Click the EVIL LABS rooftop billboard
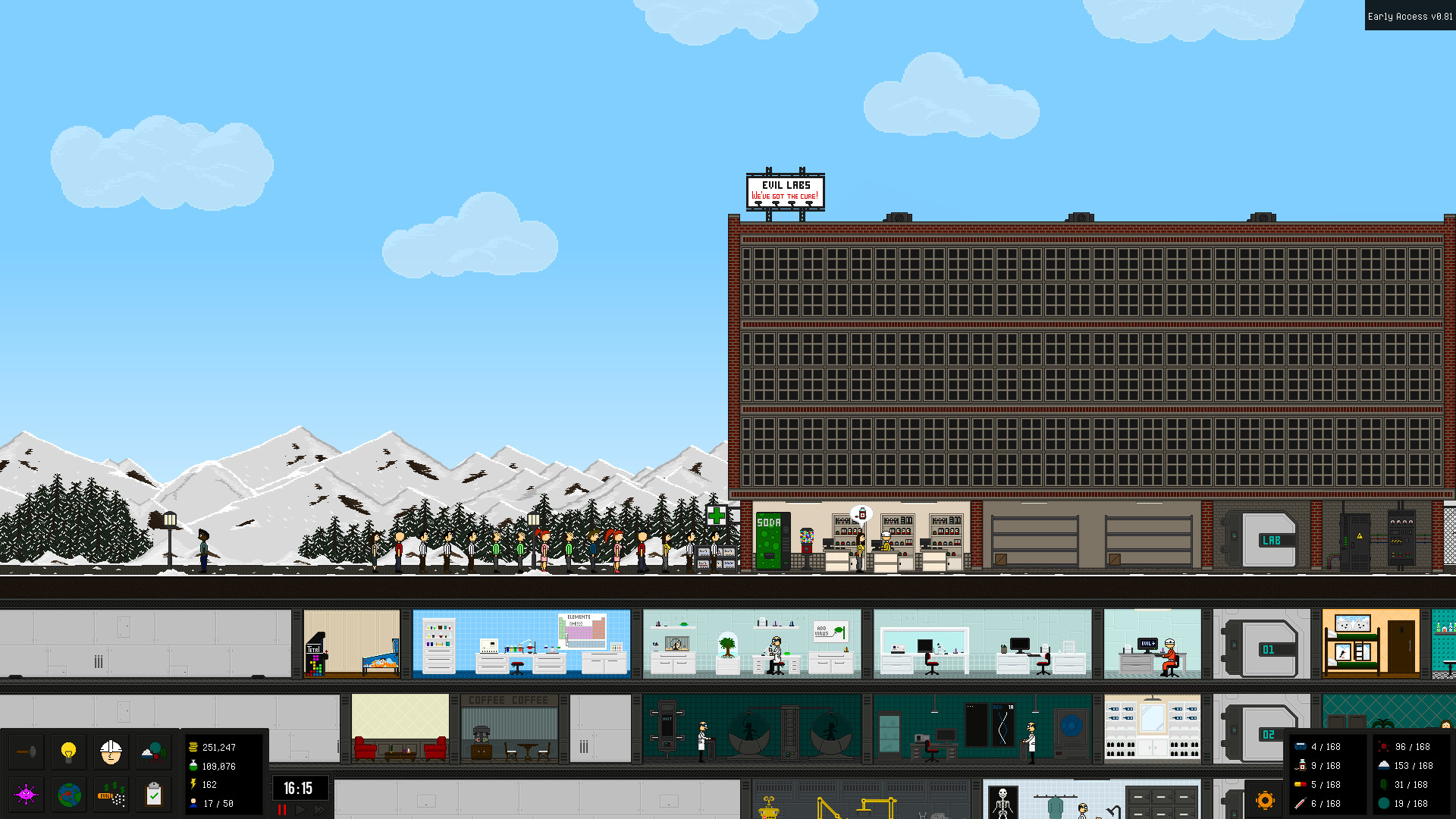Screen dimensions: 1456x819 point(785,190)
